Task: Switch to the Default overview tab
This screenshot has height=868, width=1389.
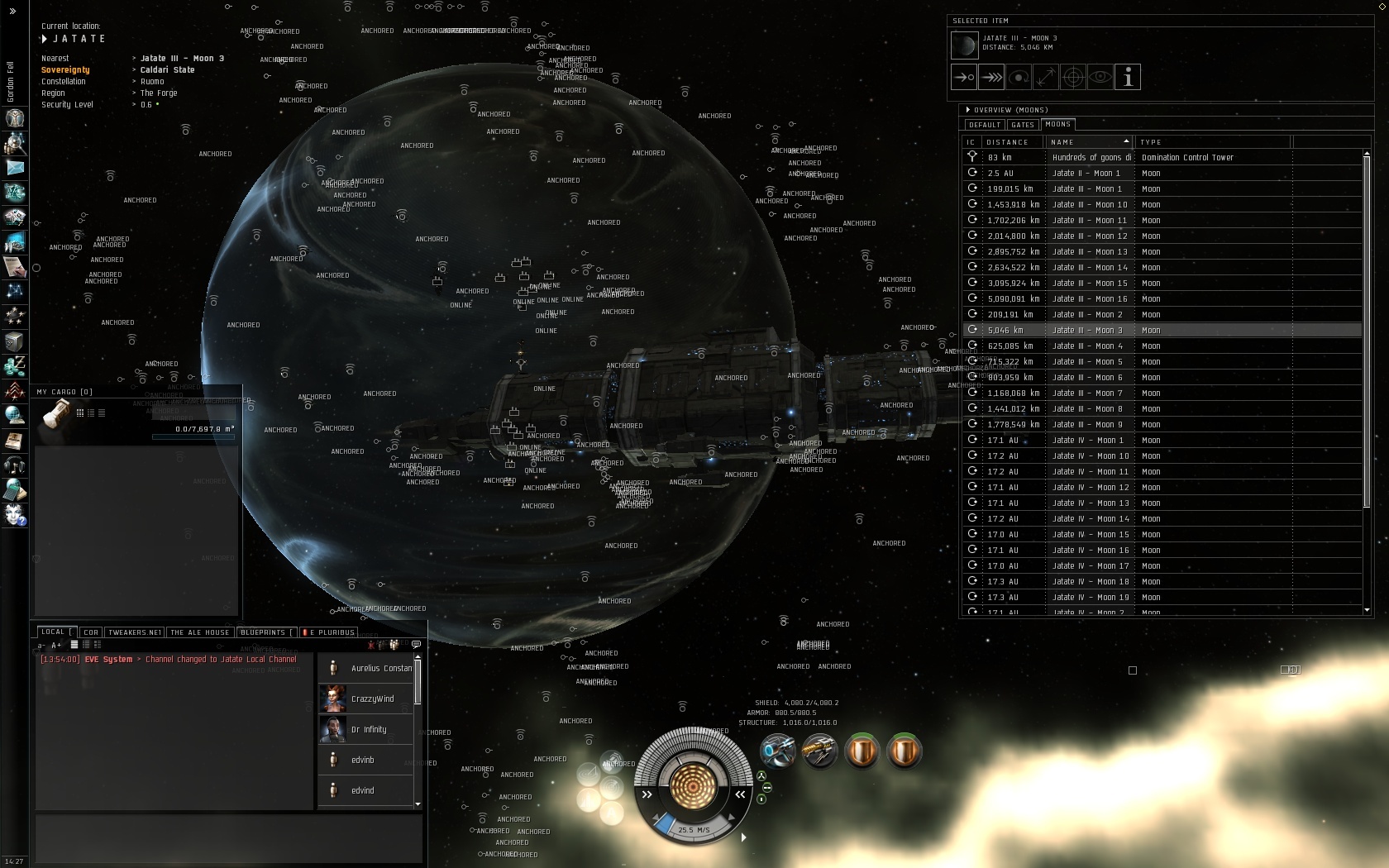Action: coord(985,125)
